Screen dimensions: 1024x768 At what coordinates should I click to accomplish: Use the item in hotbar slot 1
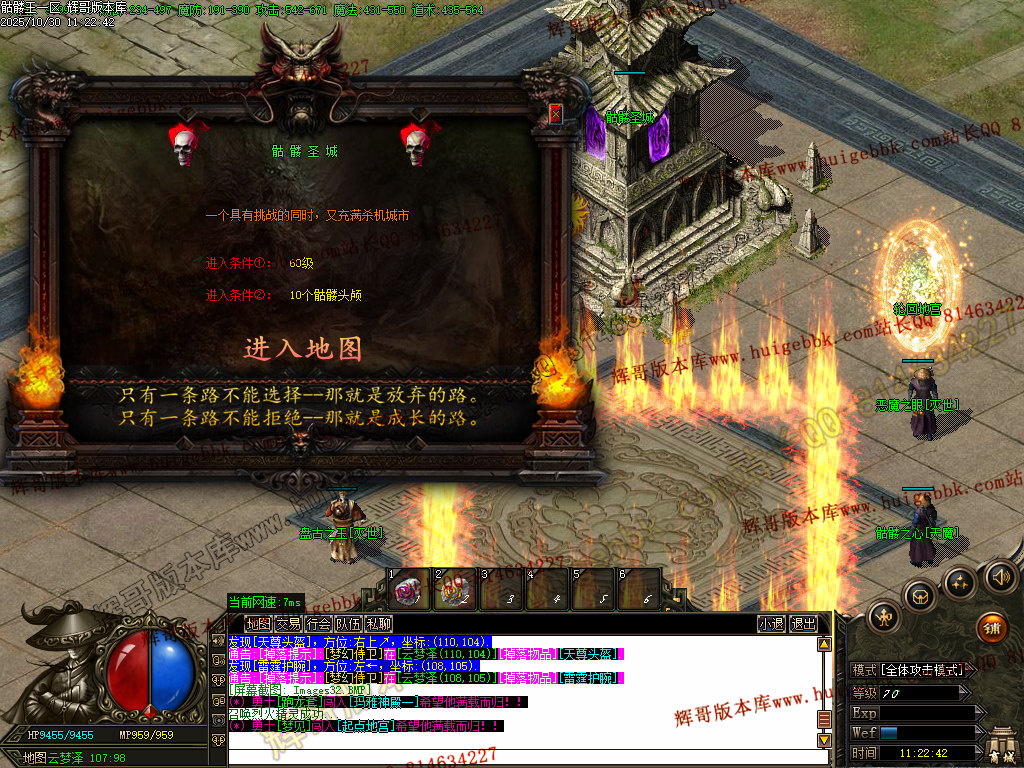409,589
